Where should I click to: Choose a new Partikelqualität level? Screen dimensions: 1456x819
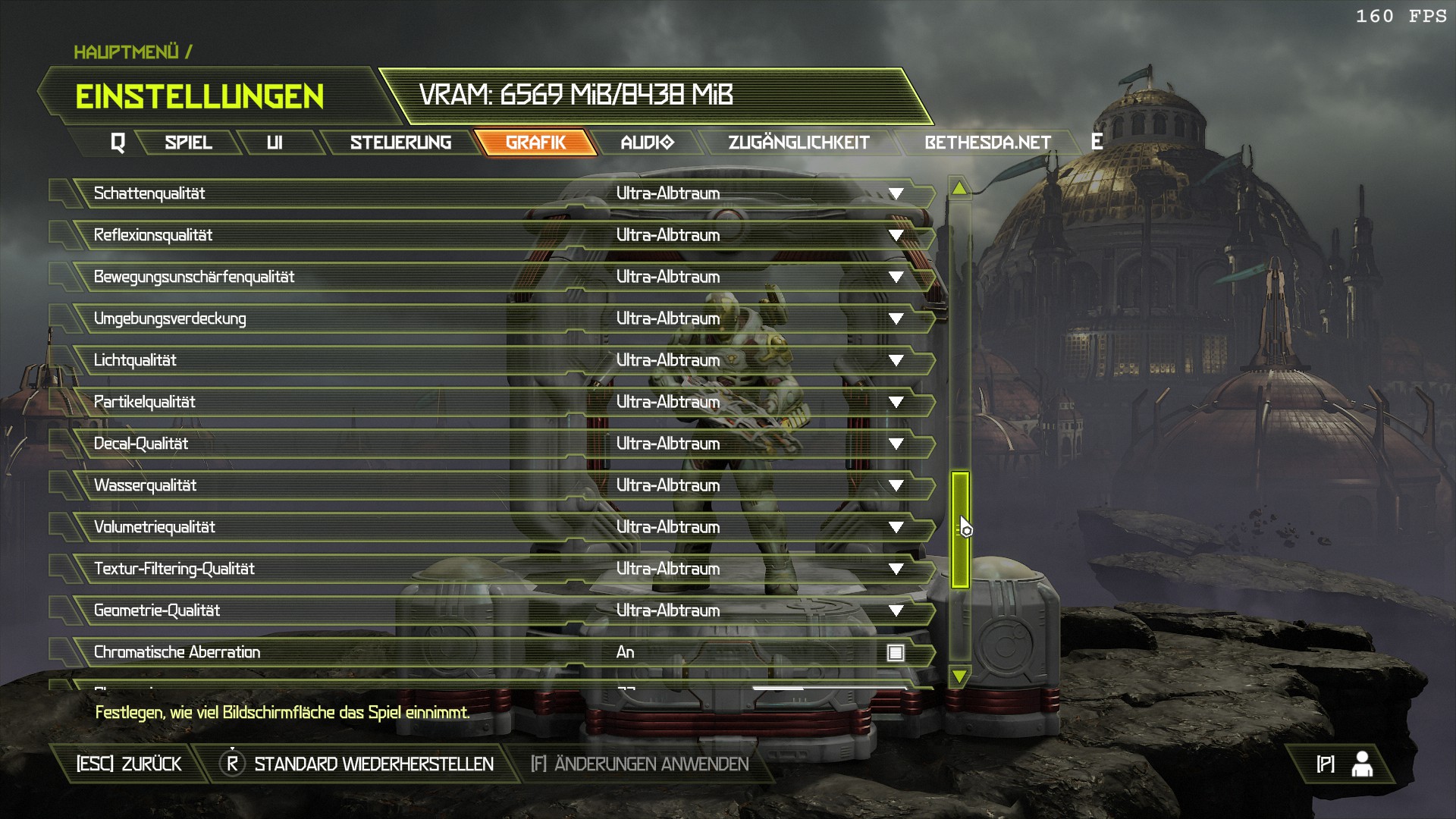coord(896,403)
